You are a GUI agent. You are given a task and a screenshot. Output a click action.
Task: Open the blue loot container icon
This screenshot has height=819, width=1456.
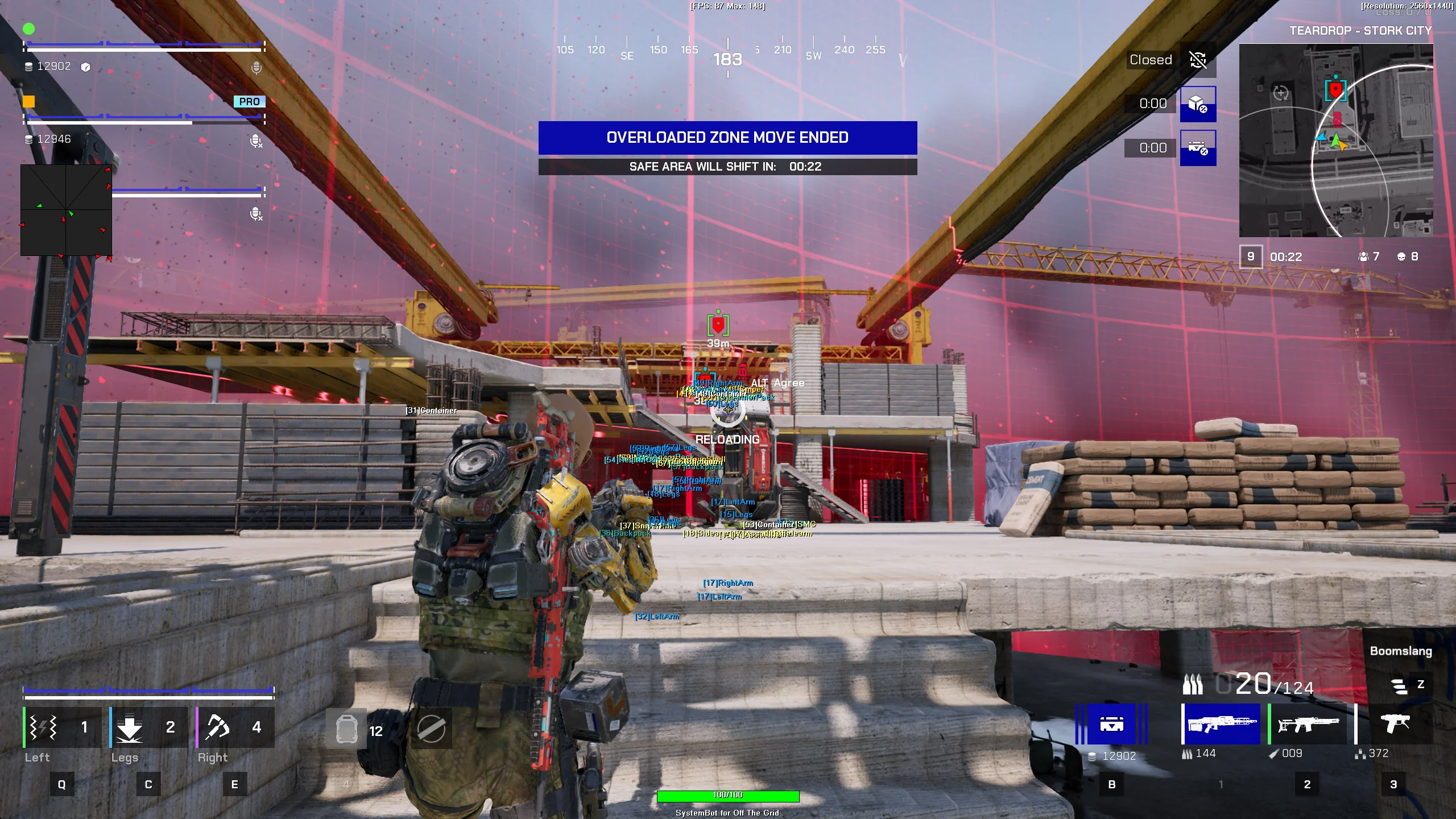(1111, 724)
